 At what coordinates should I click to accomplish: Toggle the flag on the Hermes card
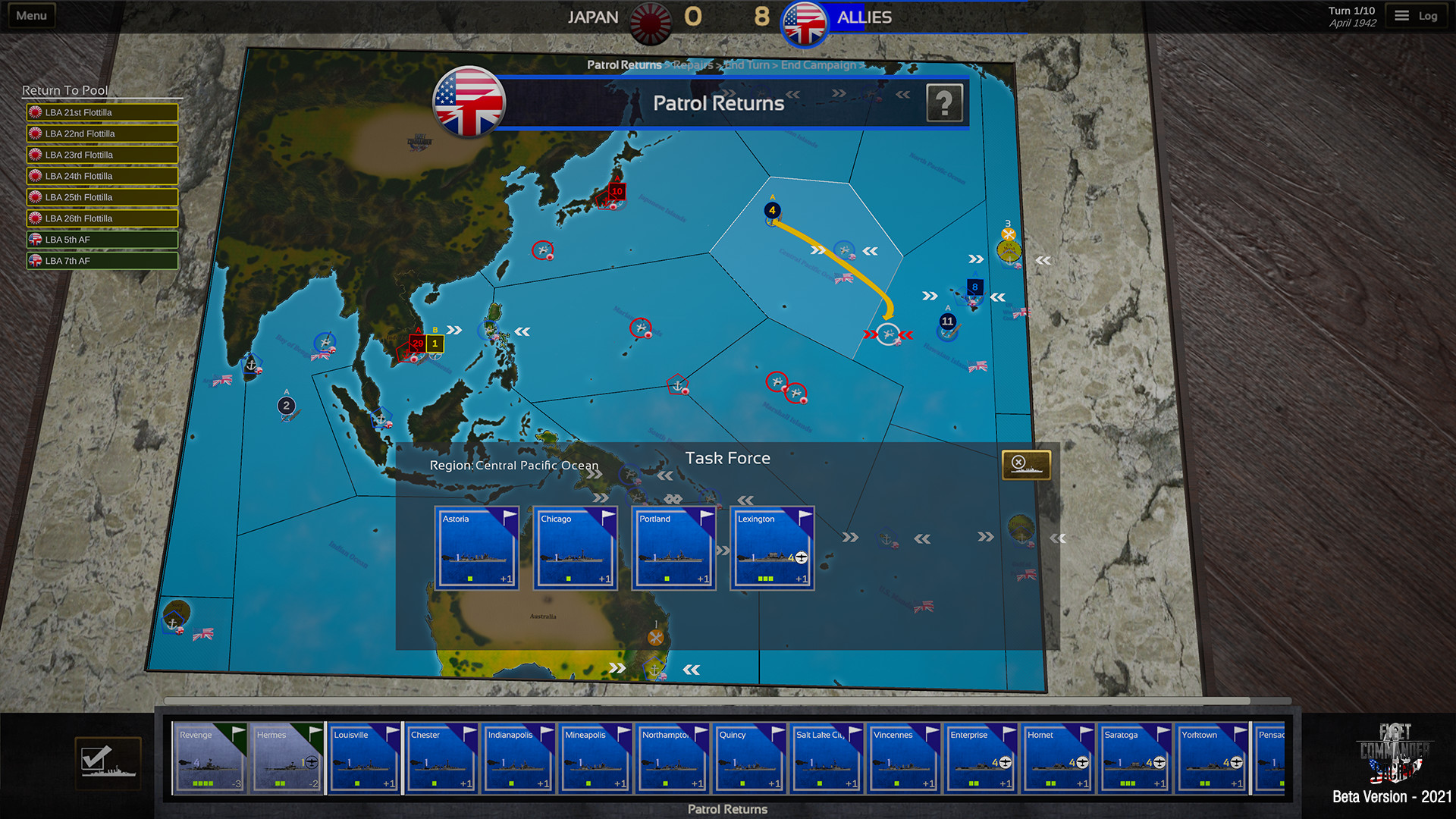coord(315,732)
